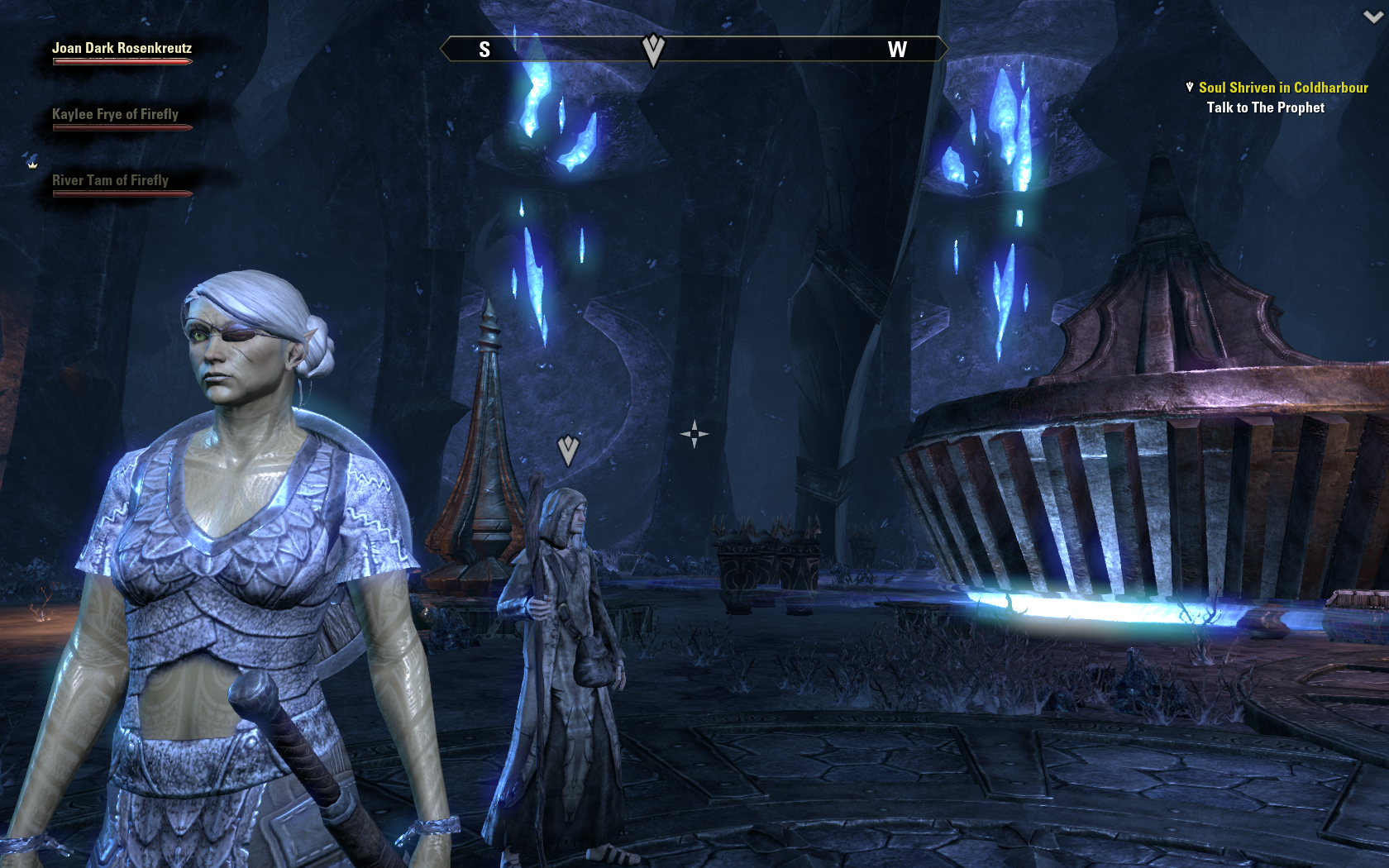Open the Soul Shriven in Coldharbour quest
The image size is (1389, 868).
1282,88
